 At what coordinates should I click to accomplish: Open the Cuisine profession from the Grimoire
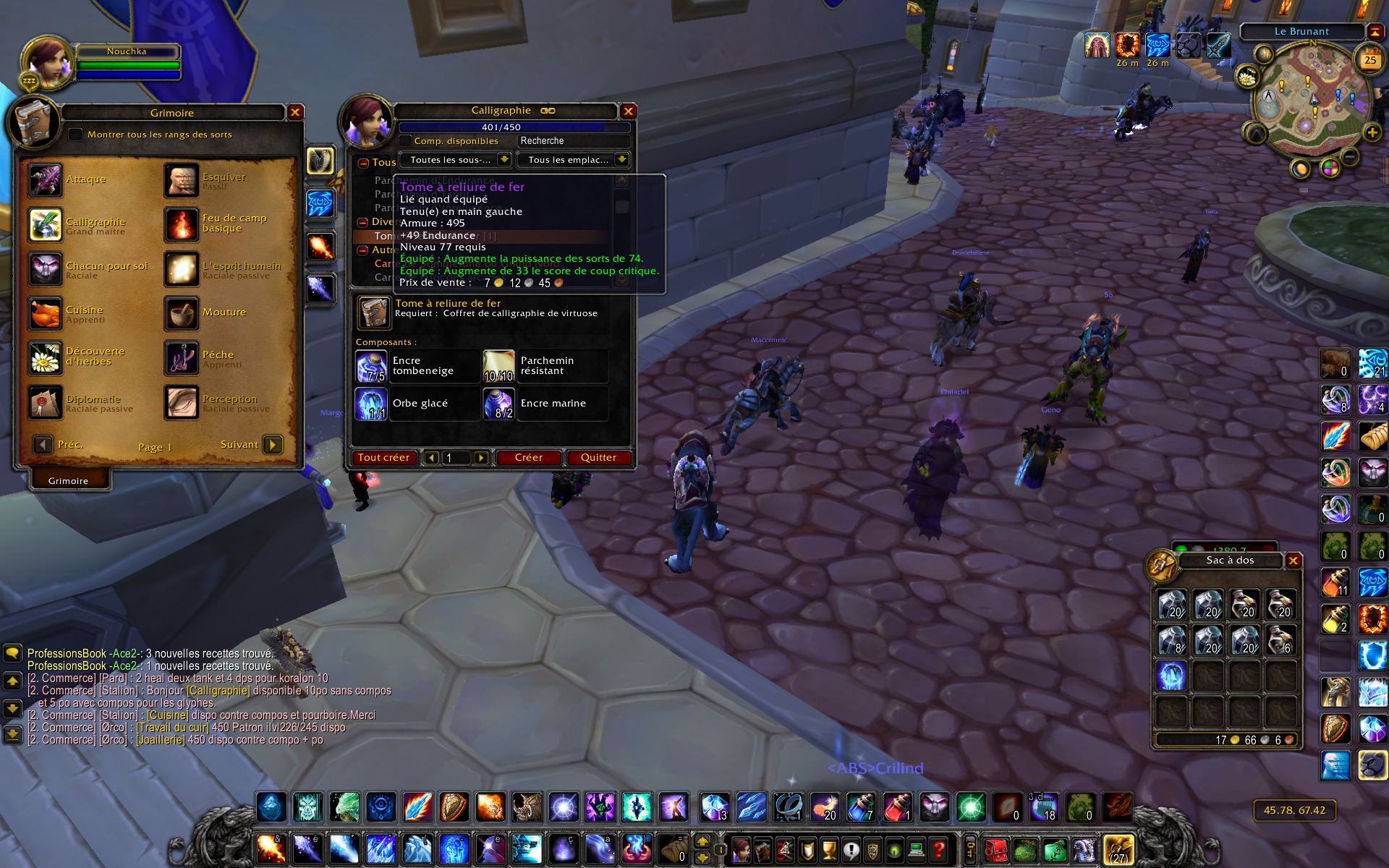pos(45,315)
